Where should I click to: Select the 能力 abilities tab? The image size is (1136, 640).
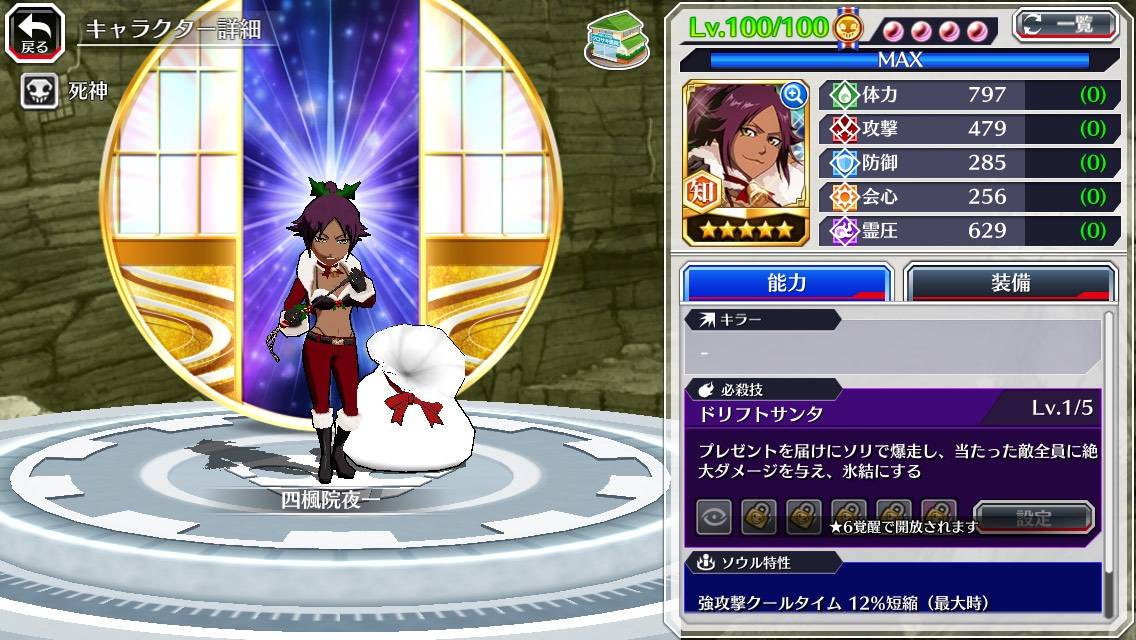click(x=786, y=283)
